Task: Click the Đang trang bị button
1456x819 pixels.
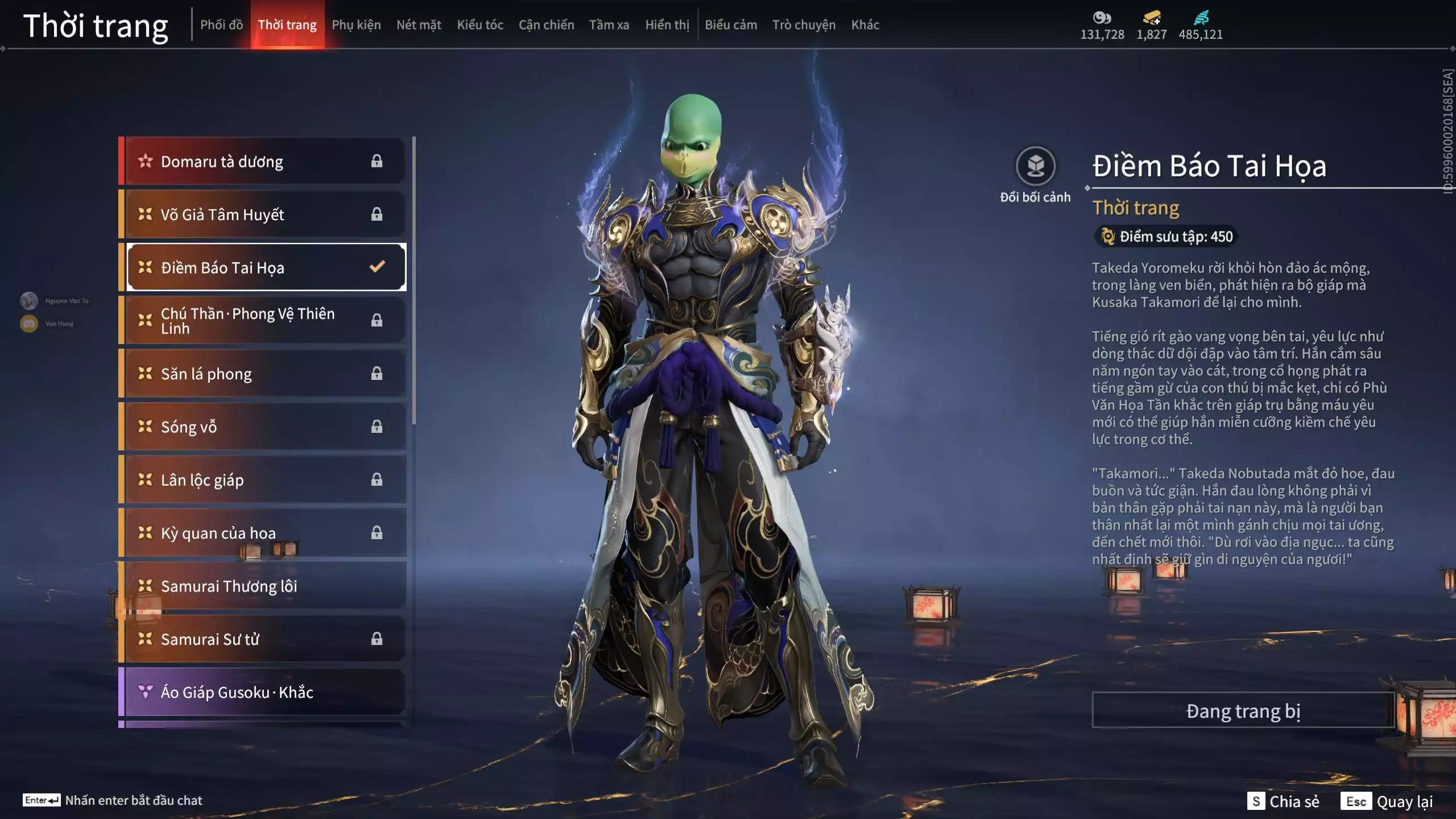Action: point(1243,711)
